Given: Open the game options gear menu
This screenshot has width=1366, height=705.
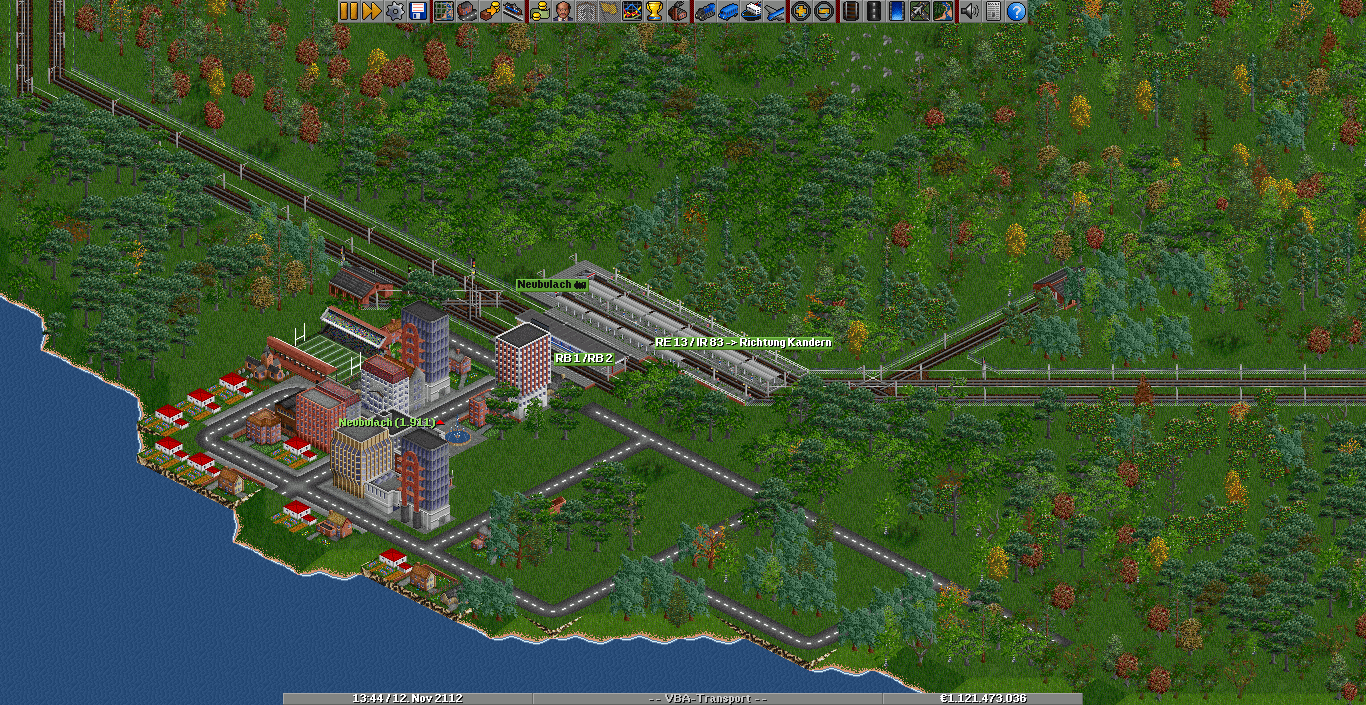Looking at the screenshot, I should [x=395, y=11].
